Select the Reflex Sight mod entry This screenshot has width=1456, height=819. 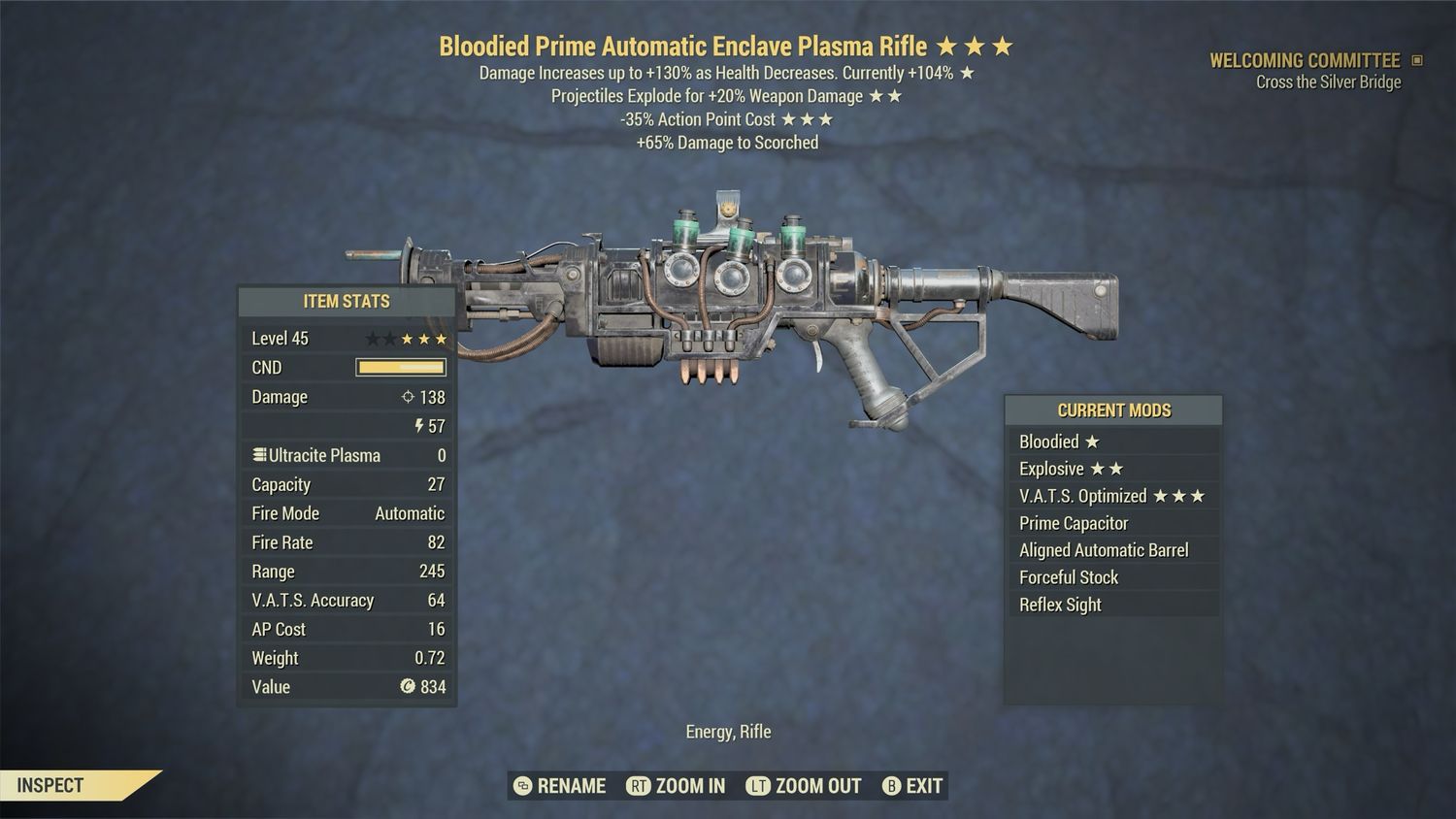pos(1059,604)
